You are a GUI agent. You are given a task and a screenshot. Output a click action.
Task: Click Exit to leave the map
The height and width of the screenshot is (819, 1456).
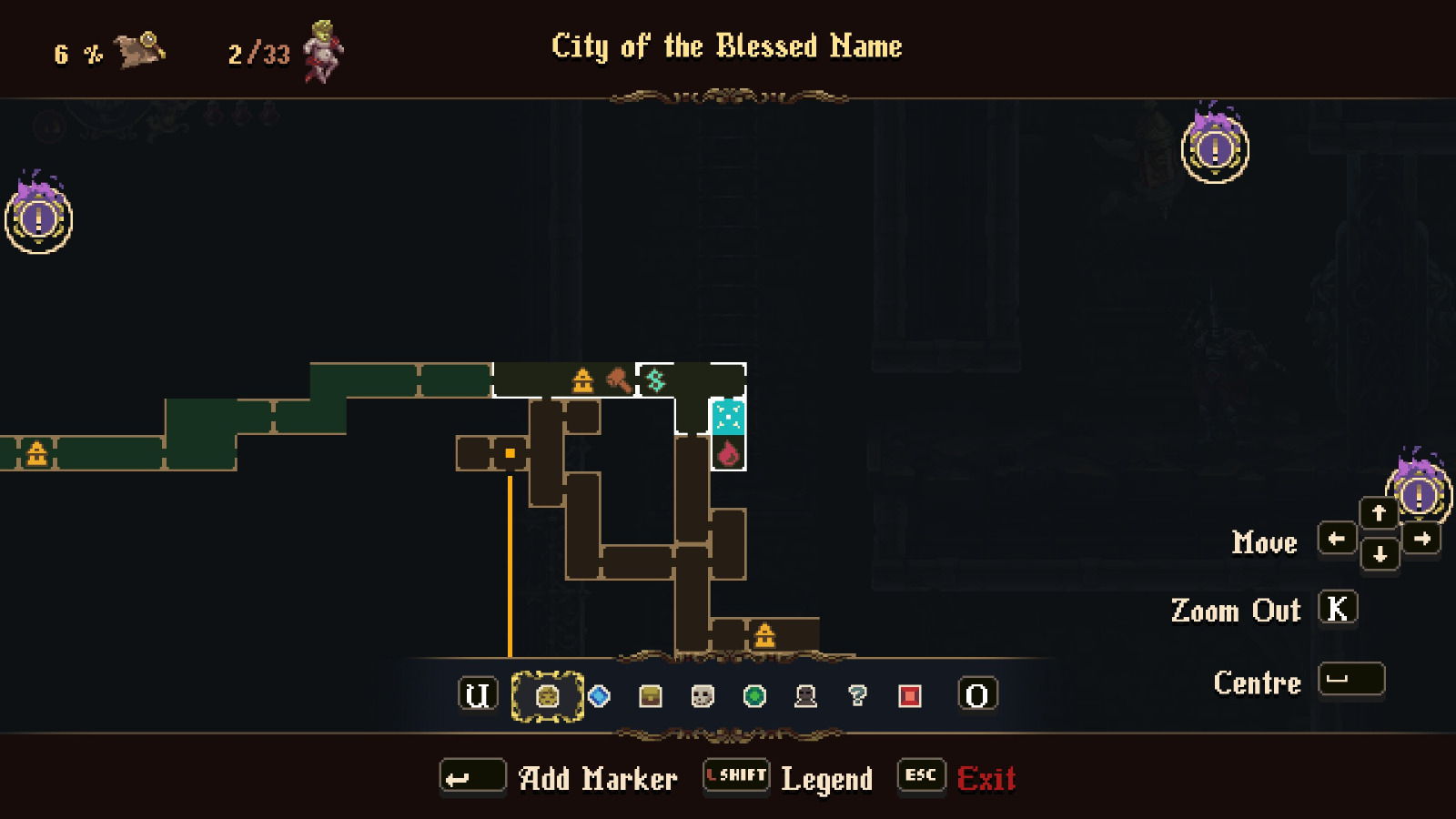click(x=987, y=778)
